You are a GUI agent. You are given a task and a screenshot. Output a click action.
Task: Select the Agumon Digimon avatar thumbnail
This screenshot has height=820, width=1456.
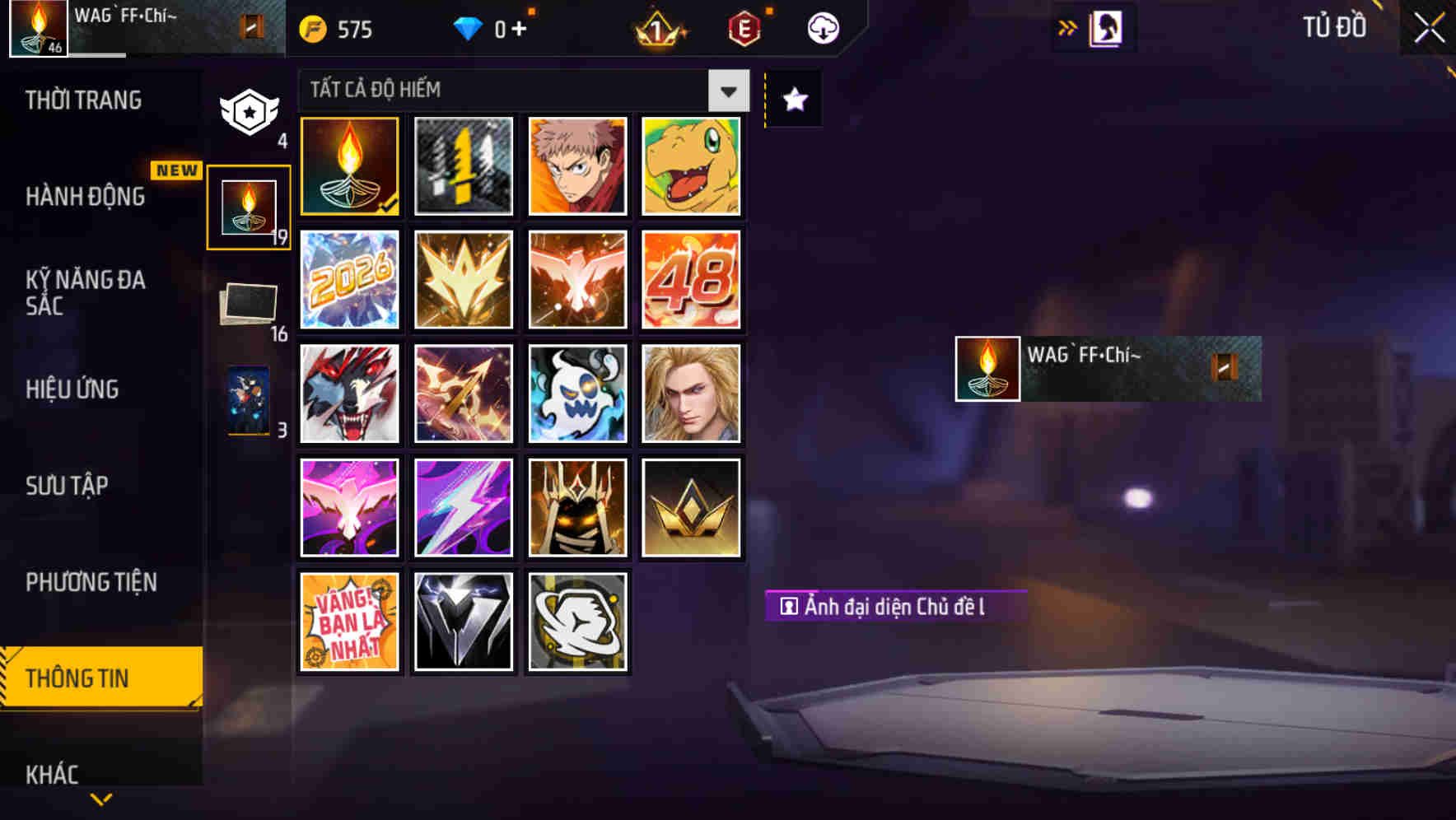[x=690, y=166]
